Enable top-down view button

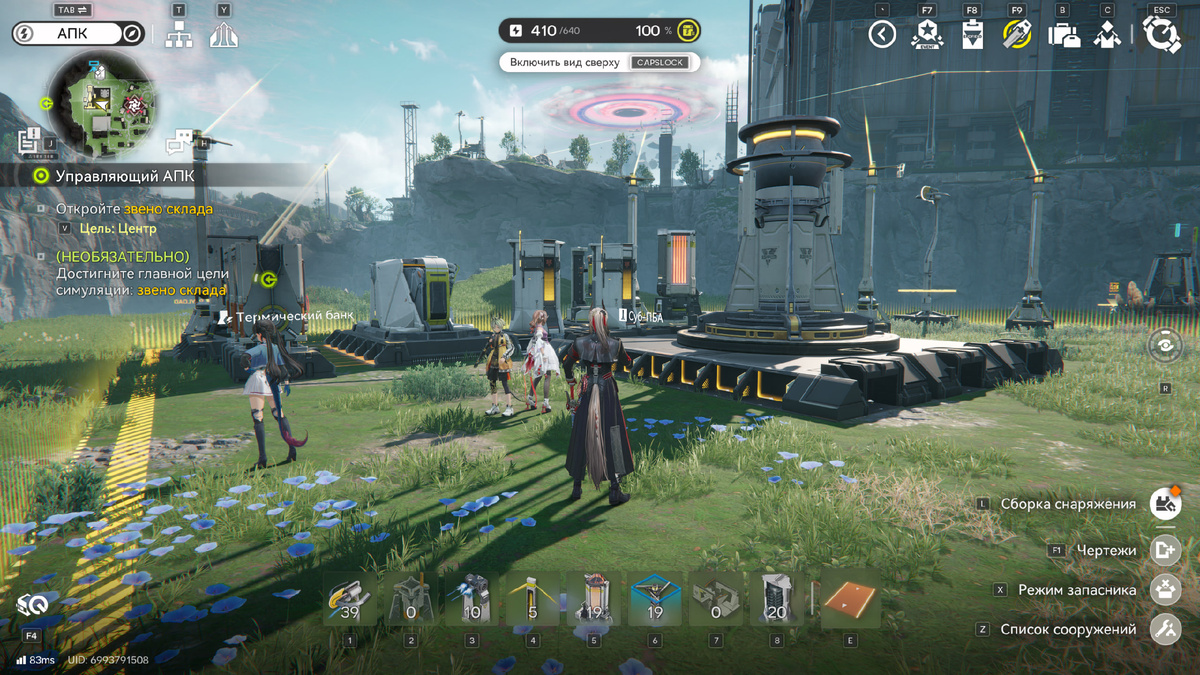click(600, 62)
